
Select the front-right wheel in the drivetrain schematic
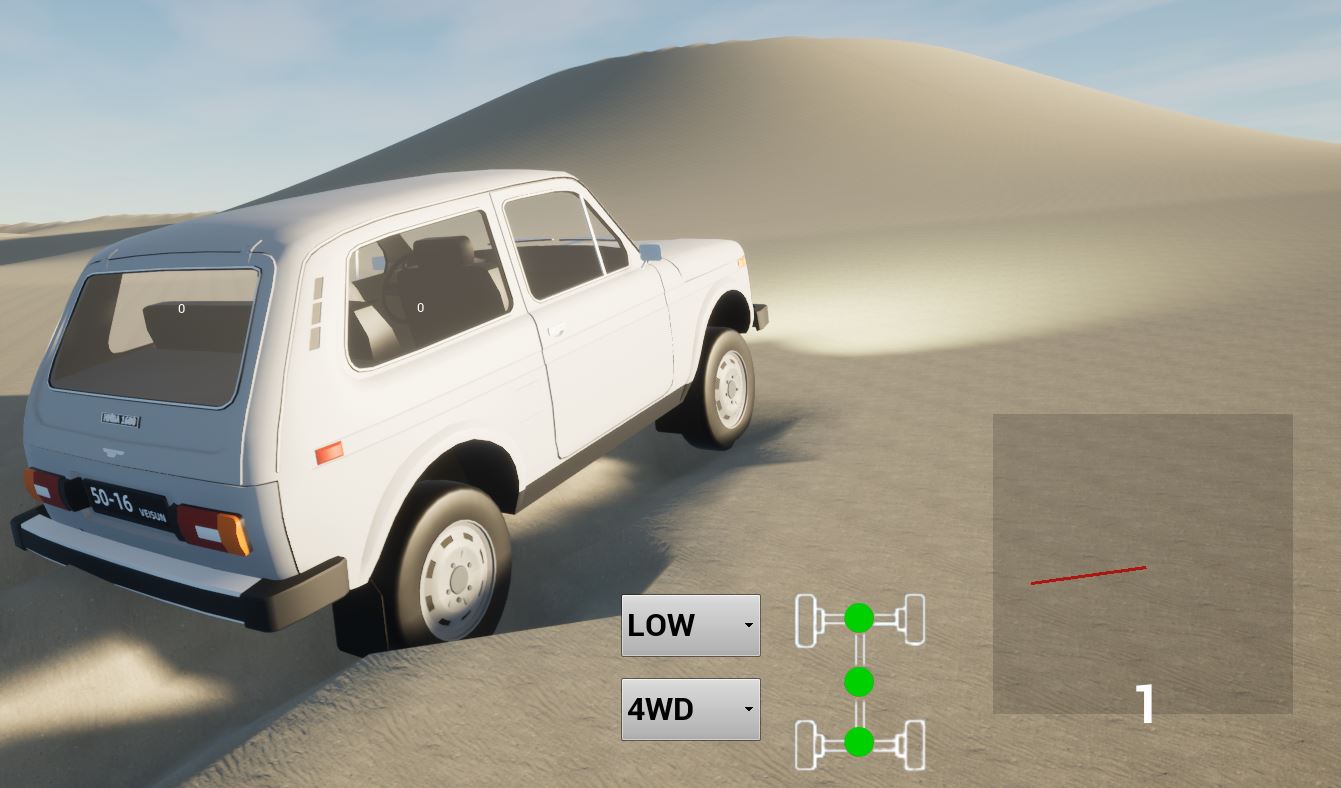coord(912,617)
